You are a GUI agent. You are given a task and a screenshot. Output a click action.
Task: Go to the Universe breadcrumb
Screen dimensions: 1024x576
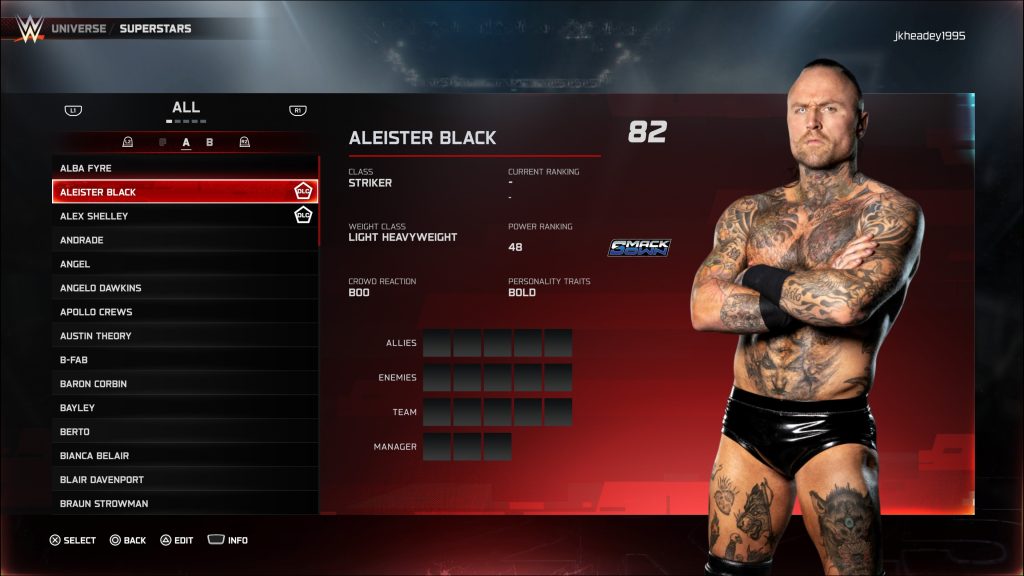77,29
